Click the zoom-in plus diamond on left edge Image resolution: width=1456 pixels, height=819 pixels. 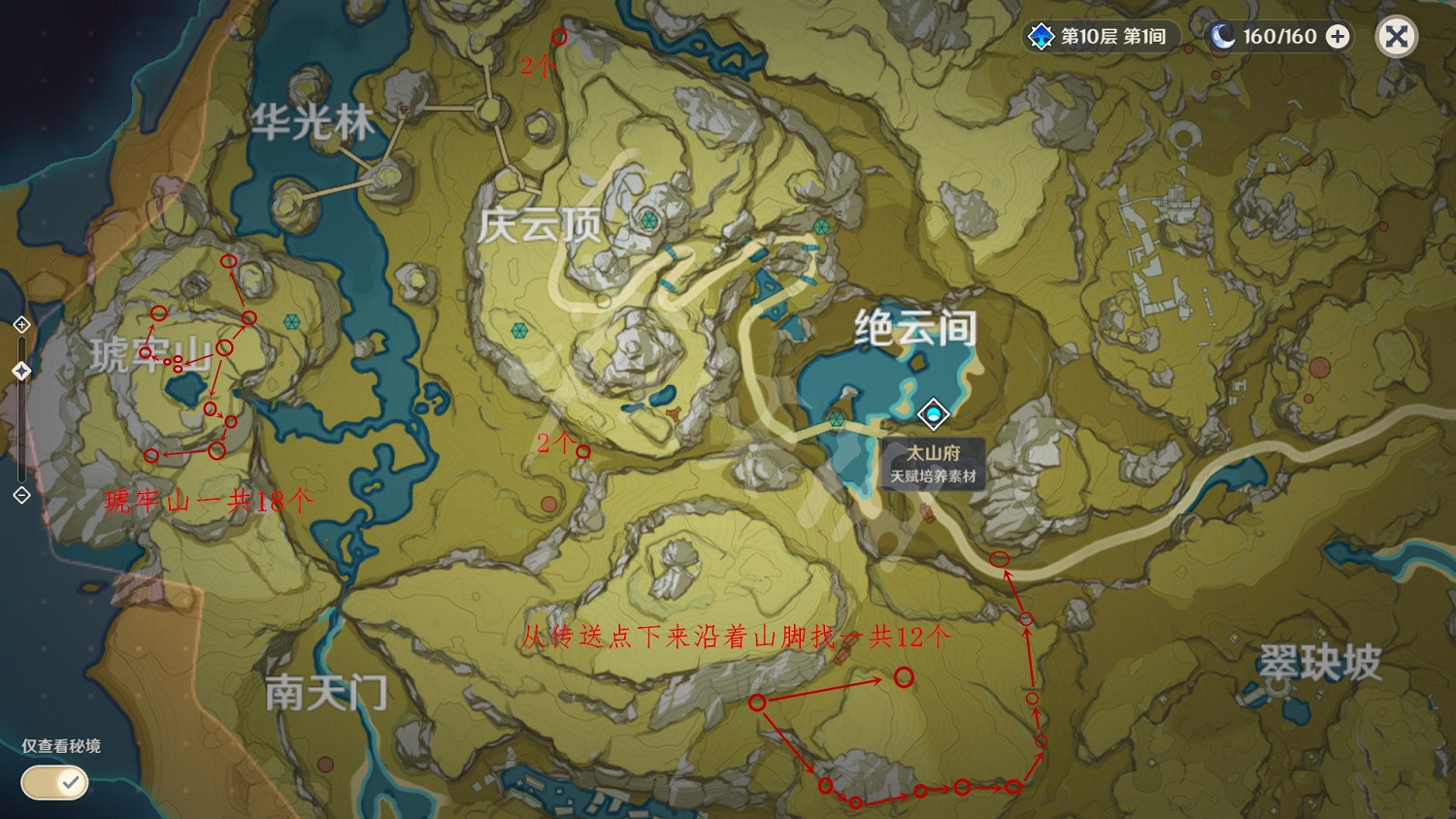pos(21,324)
